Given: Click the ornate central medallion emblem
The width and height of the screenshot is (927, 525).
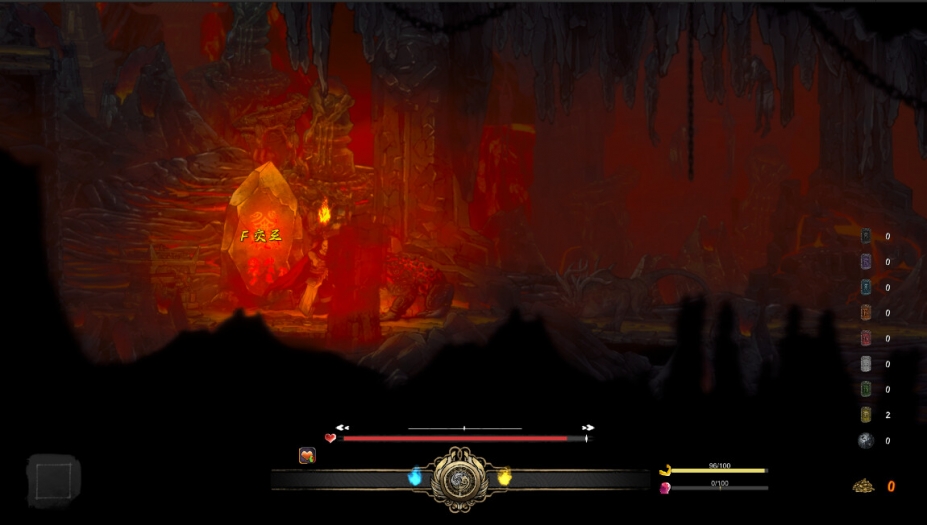Looking at the screenshot, I should [459, 479].
